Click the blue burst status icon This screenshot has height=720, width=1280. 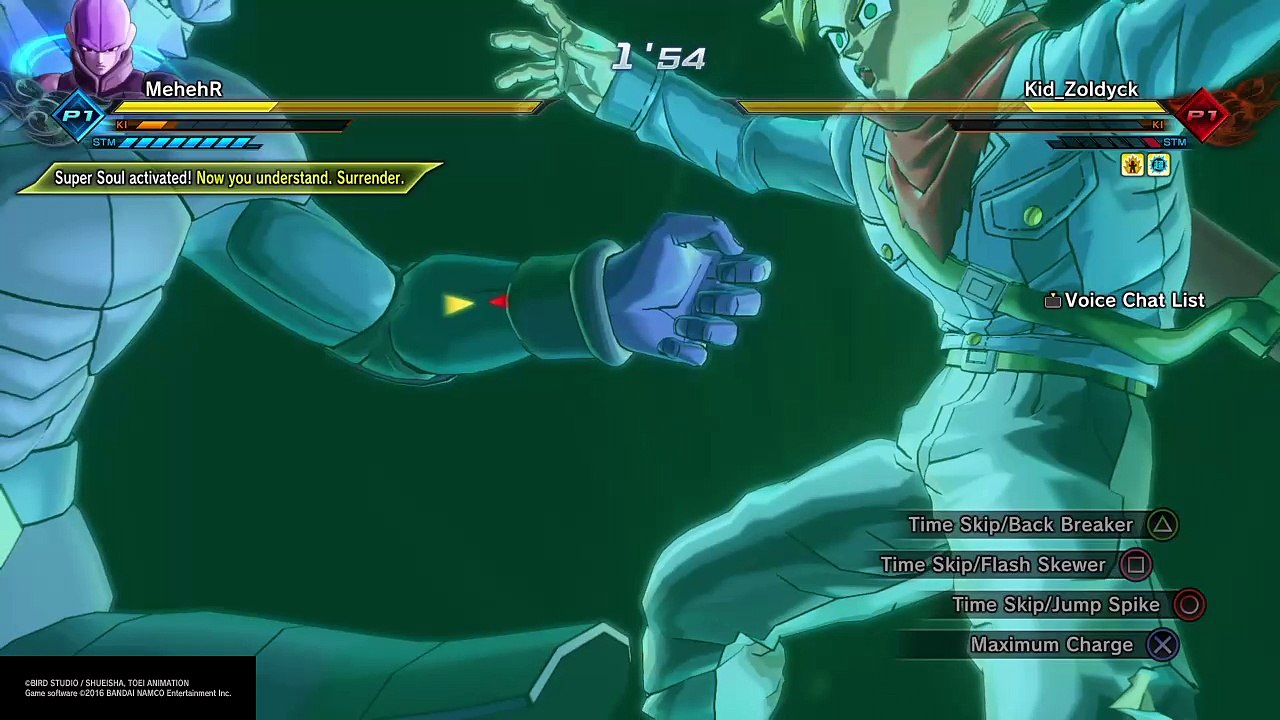click(x=1158, y=165)
